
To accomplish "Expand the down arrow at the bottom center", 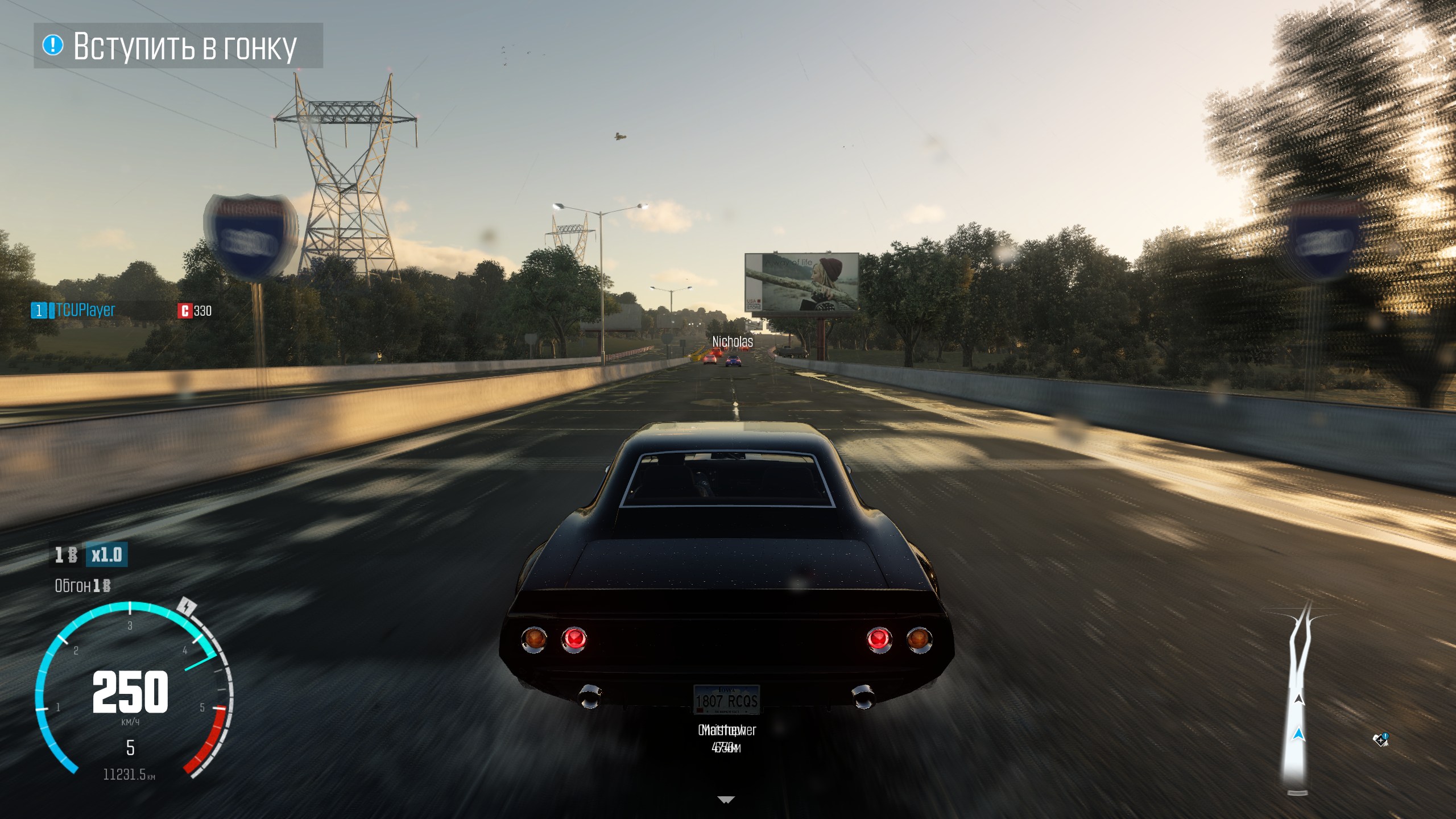I will coord(726,800).
